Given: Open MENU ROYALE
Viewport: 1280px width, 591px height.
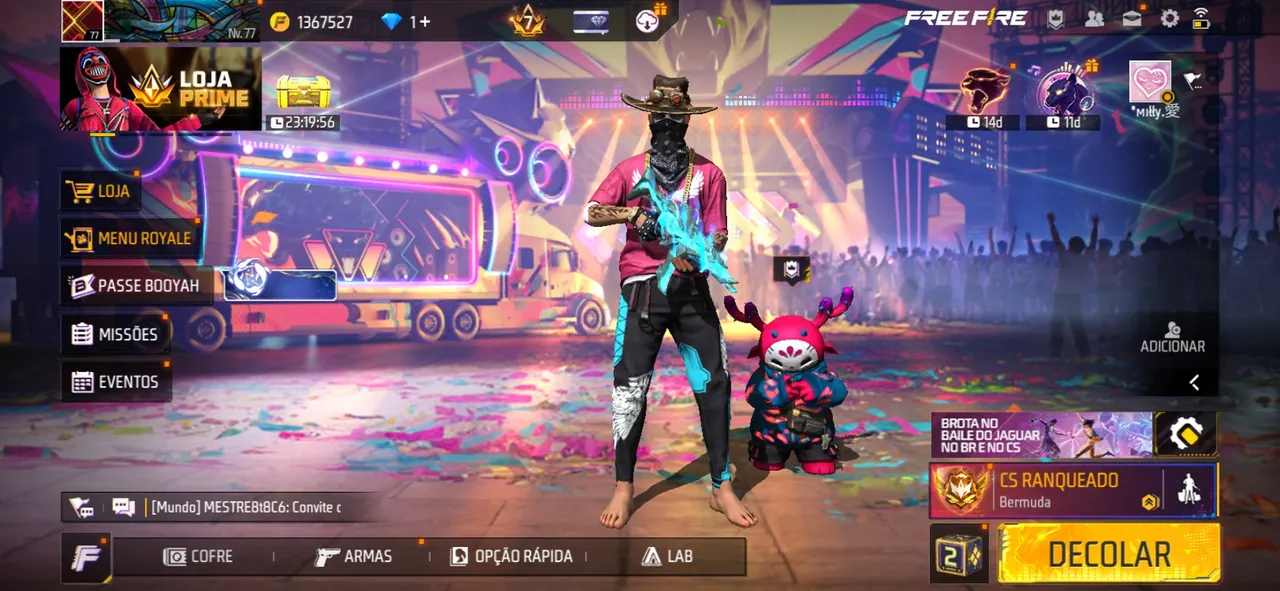Looking at the screenshot, I should (x=128, y=238).
